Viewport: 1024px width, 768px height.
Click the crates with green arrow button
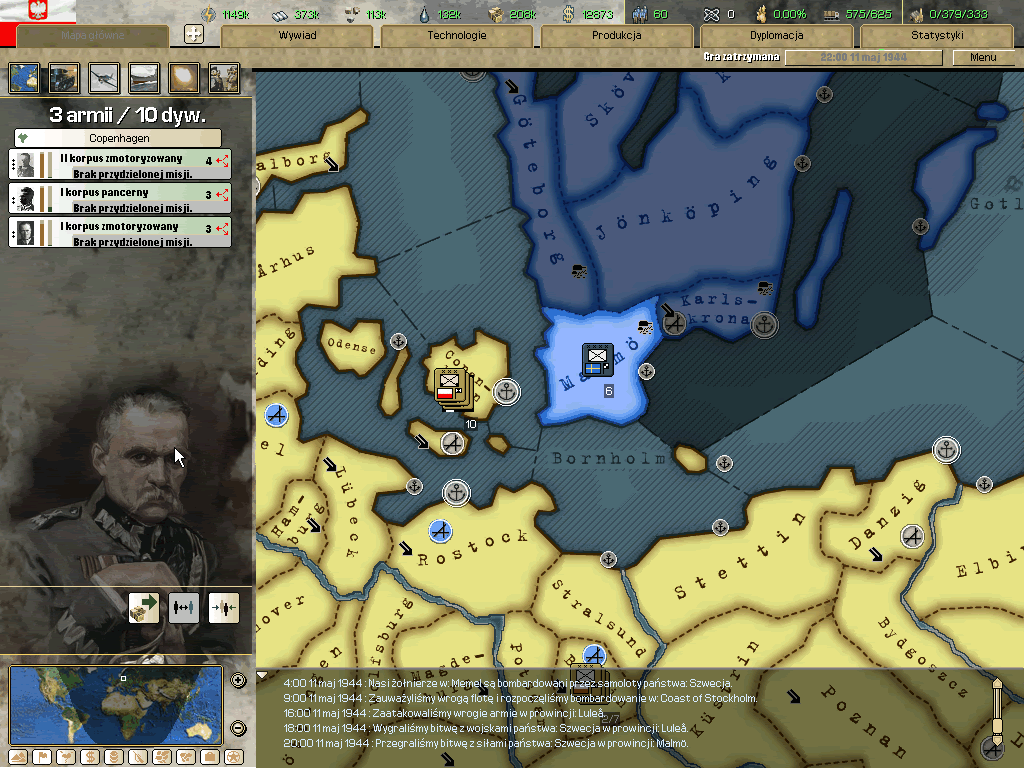coord(144,607)
